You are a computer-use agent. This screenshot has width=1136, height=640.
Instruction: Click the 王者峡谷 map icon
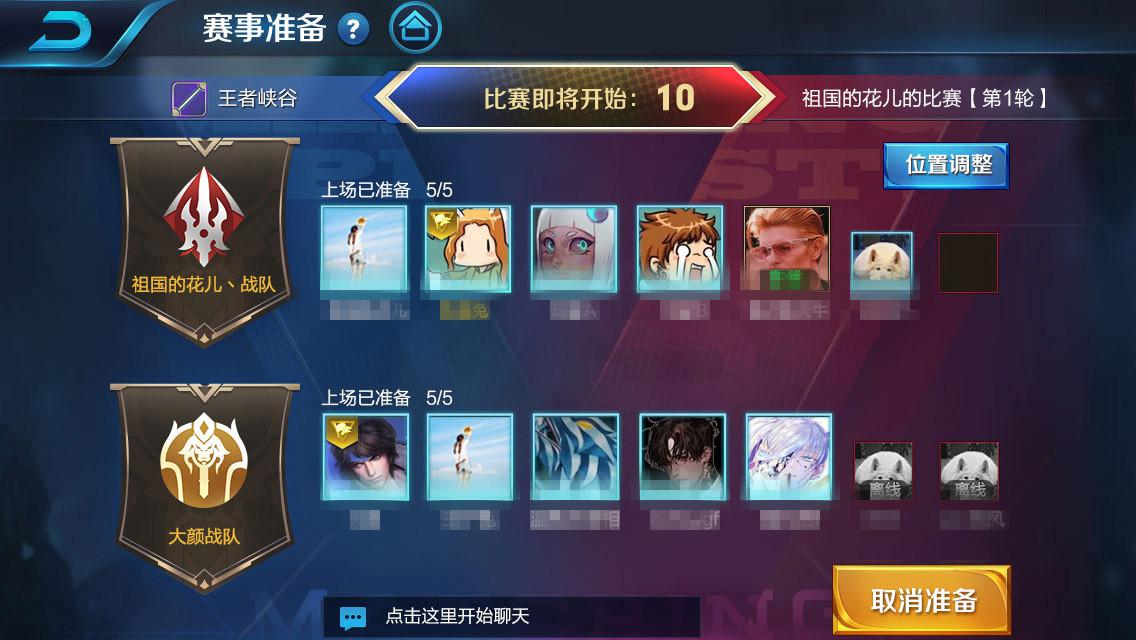(x=189, y=99)
